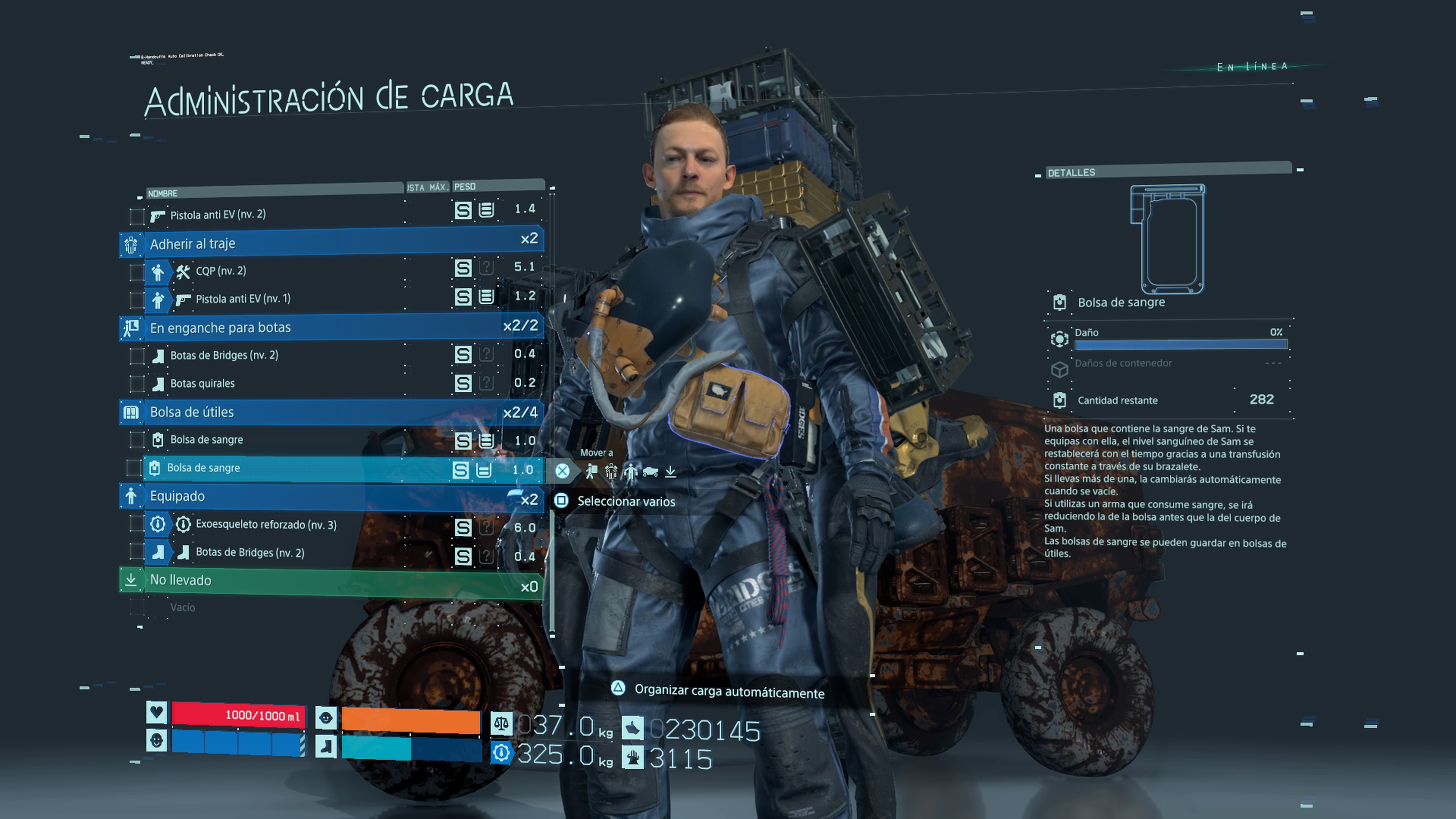Viewport: 1456px width, 819px height.
Task: Move item to the vehicle icon
Action: tap(650, 471)
